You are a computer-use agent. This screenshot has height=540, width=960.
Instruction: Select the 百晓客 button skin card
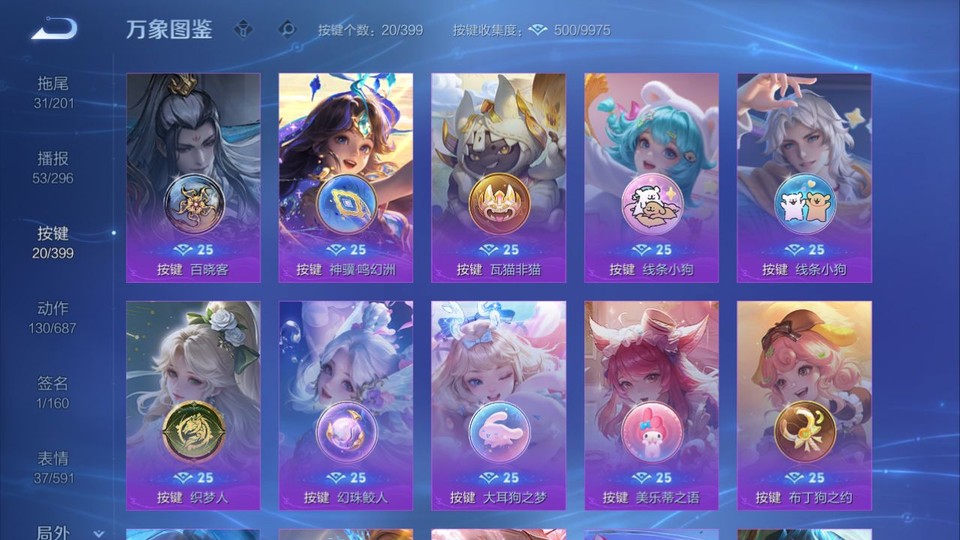click(x=193, y=177)
